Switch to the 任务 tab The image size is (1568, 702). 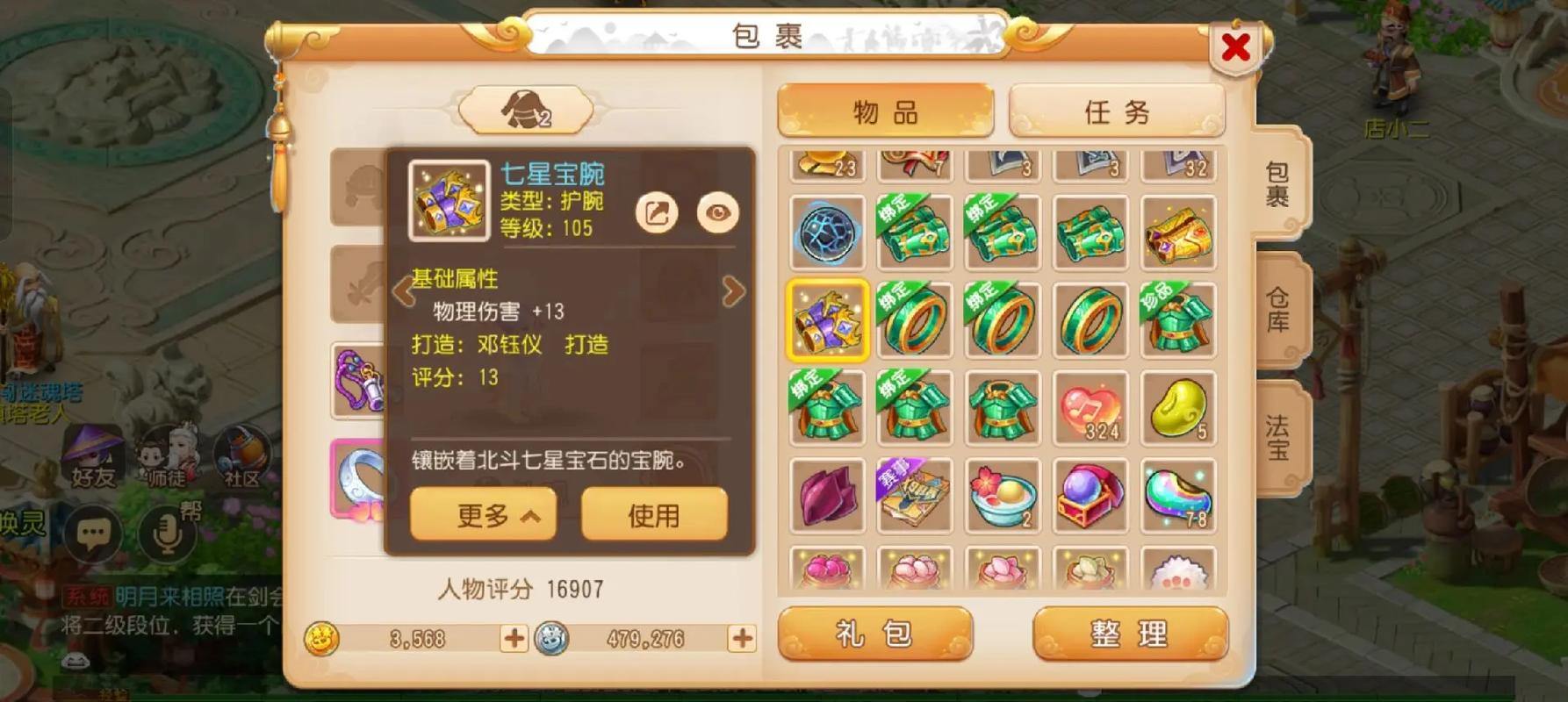tap(1116, 111)
